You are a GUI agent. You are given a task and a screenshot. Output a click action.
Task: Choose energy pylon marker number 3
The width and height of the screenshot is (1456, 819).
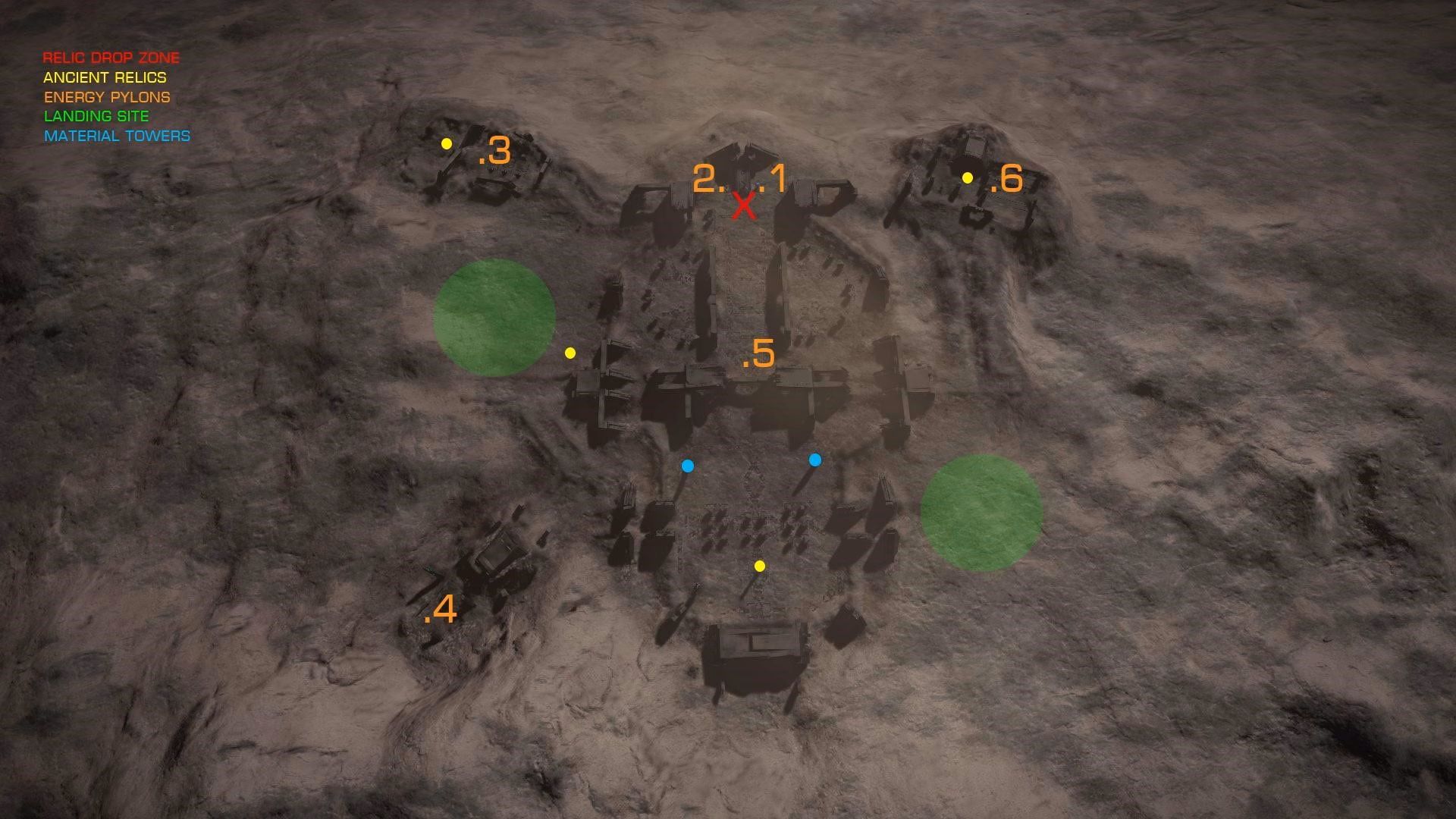click(x=495, y=152)
